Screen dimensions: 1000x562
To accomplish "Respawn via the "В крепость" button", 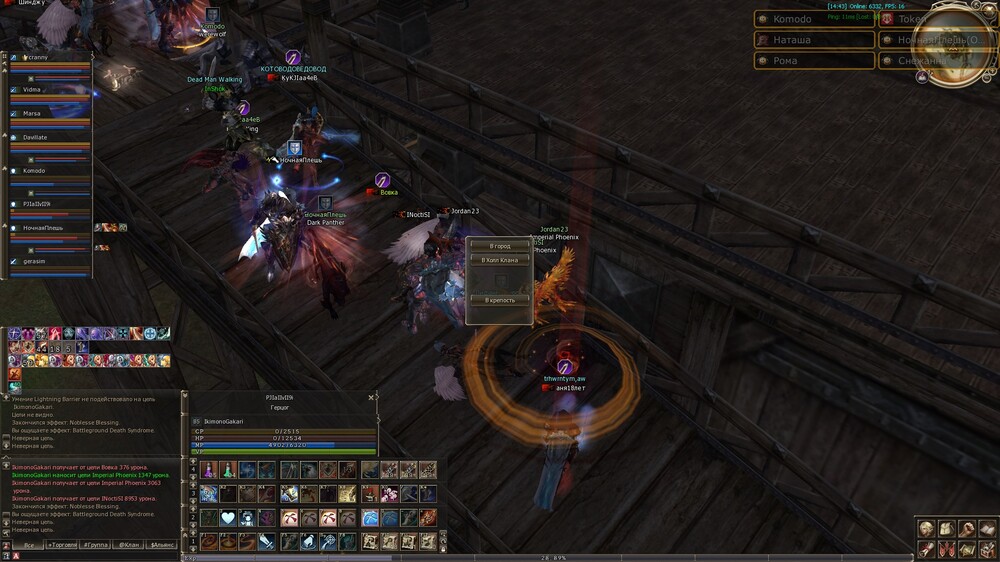I will [x=499, y=300].
